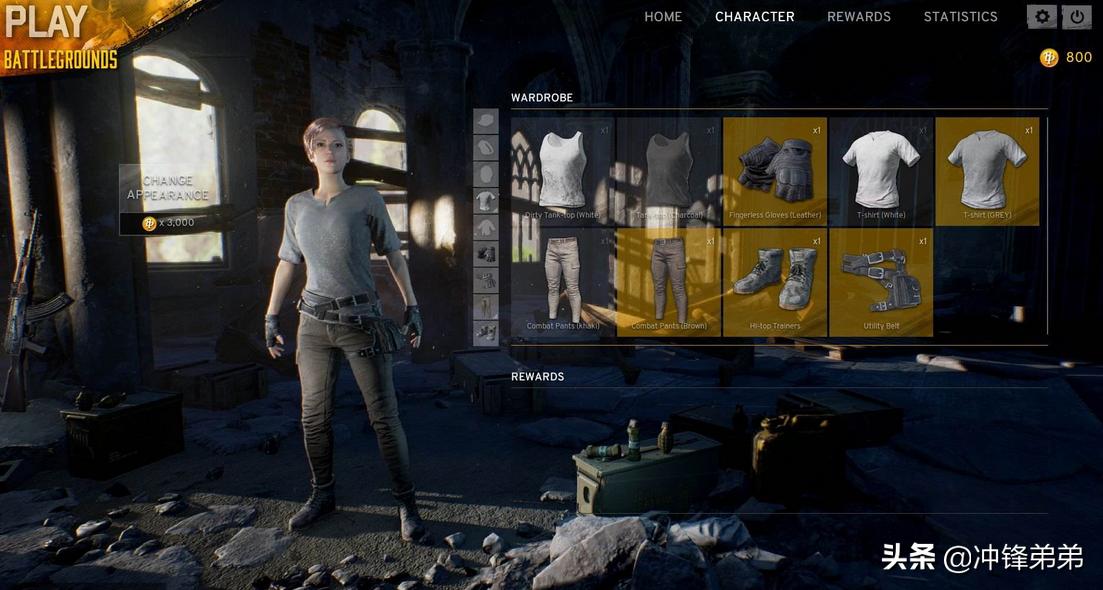The width and height of the screenshot is (1103, 590).
Task: Select the T-shirt (Grey) item
Action: tap(987, 171)
